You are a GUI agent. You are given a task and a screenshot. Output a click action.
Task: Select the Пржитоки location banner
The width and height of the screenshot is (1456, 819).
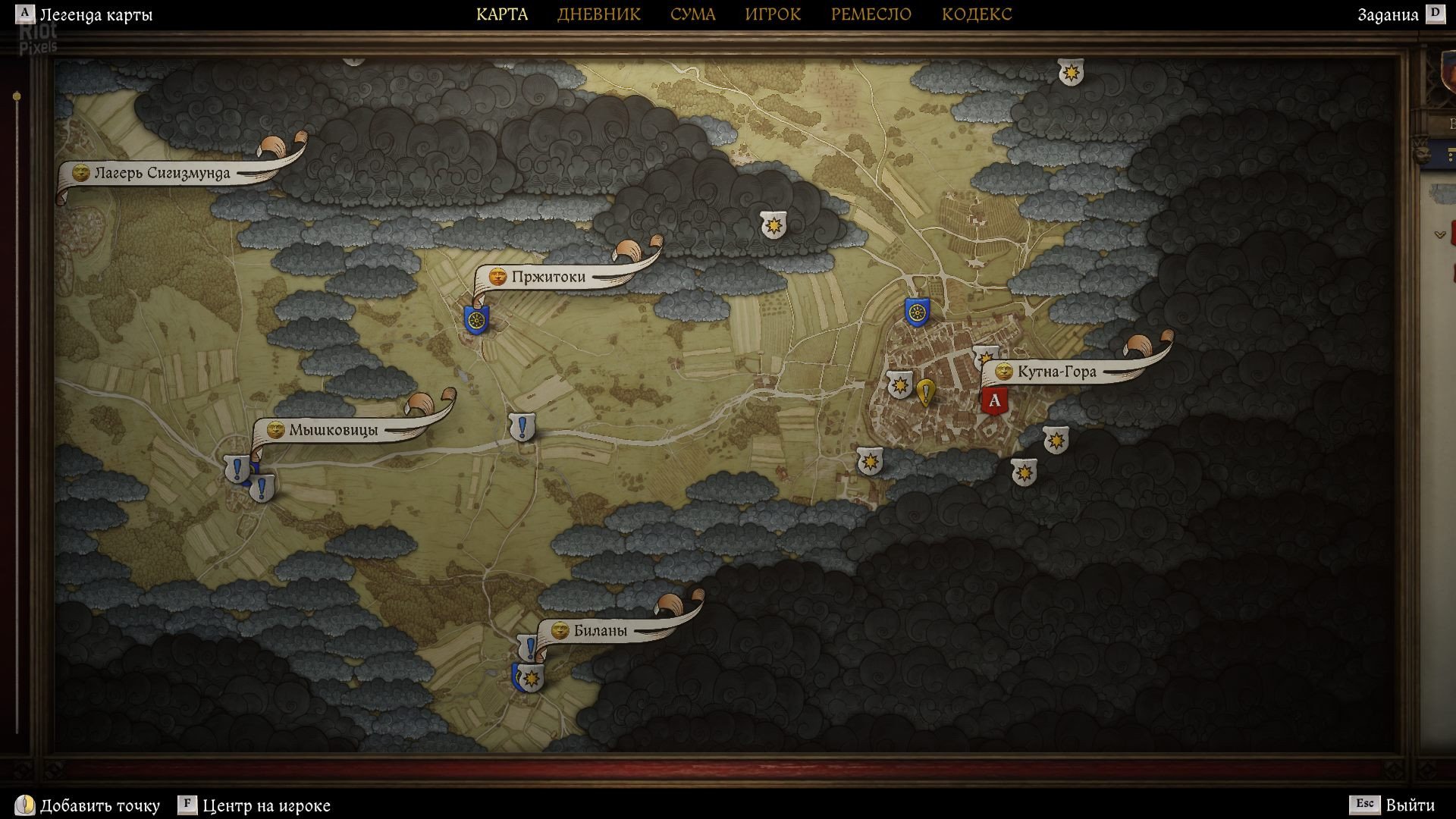[x=548, y=277]
